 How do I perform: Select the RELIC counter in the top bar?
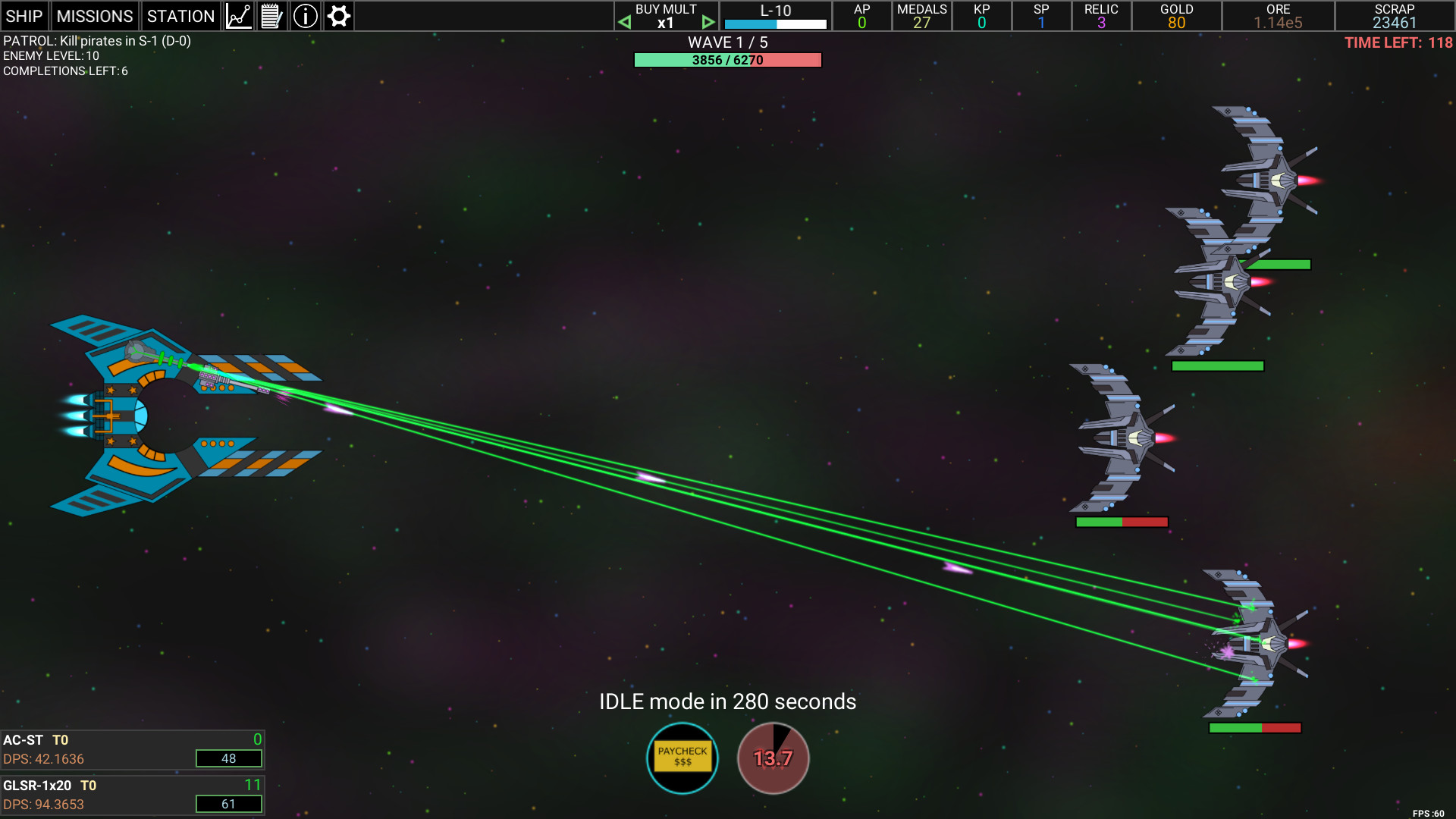coord(1101,16)
